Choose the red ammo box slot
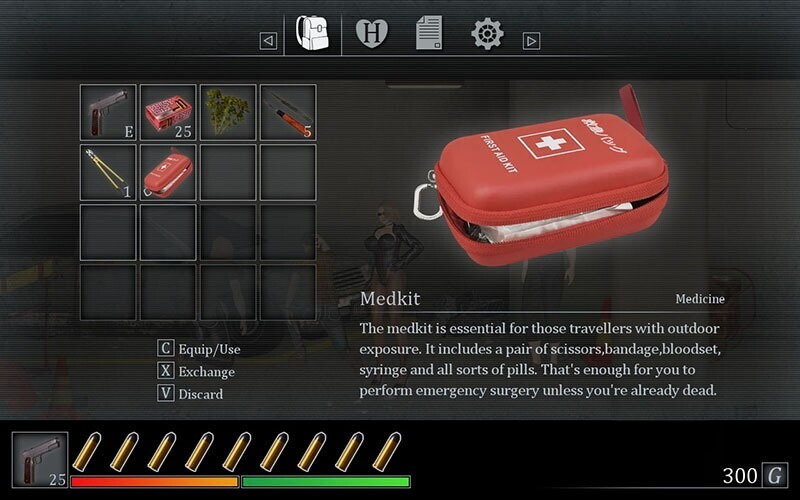Viewport: 800px width, 500px height. pos(168,112)
